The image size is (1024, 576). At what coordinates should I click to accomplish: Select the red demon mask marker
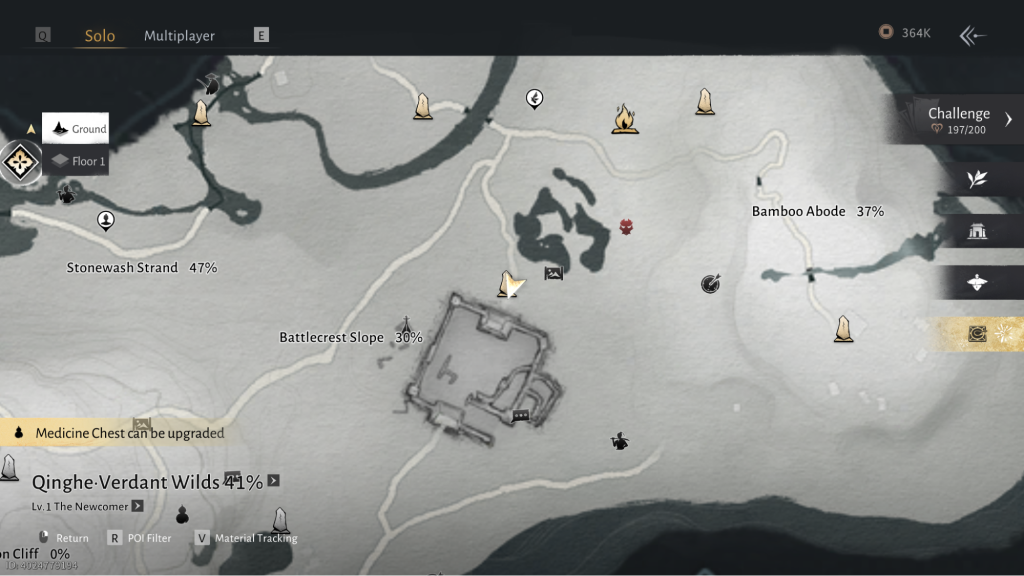point(627,227)
